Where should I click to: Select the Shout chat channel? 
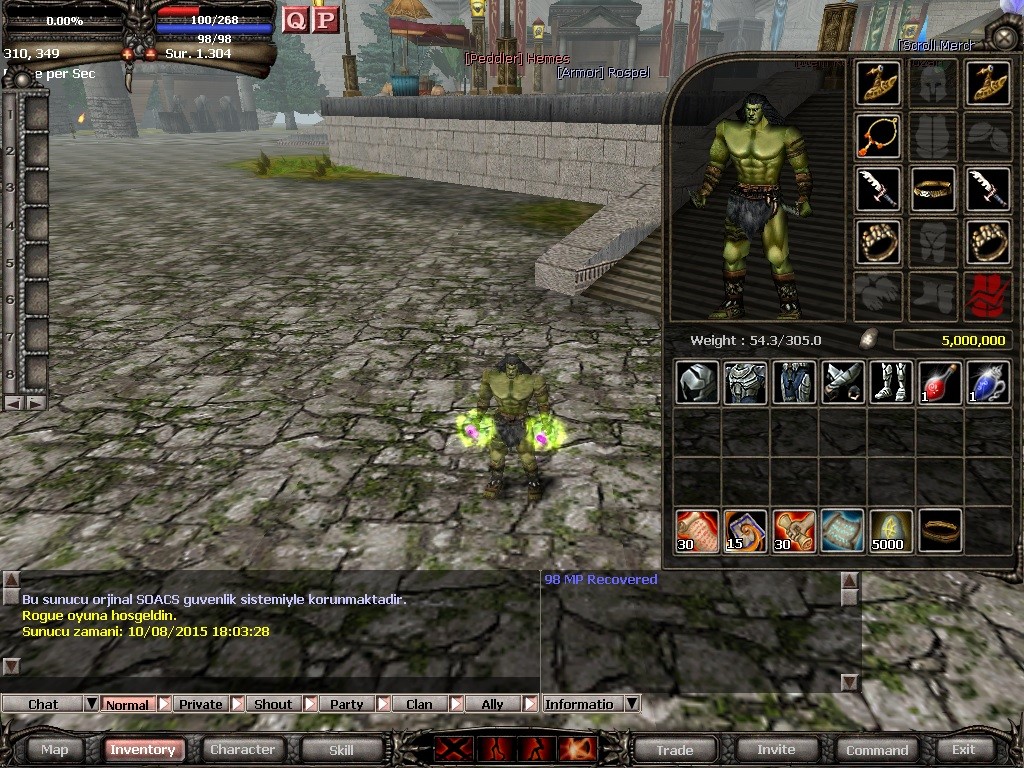coord(273,704)
